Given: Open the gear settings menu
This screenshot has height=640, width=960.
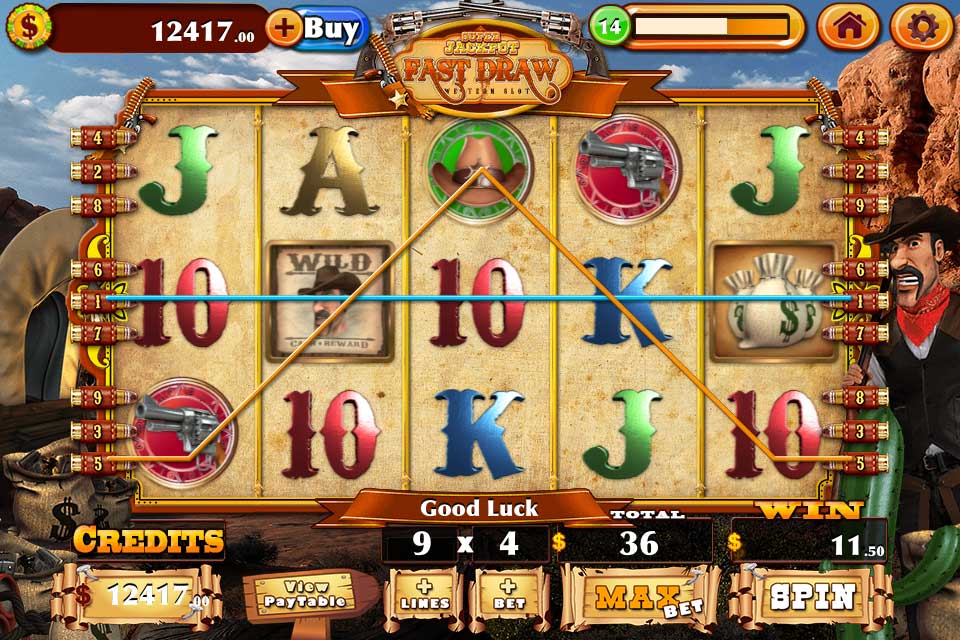Looking at the screenshot, I should pyautogui.click(x=921, y=28).
